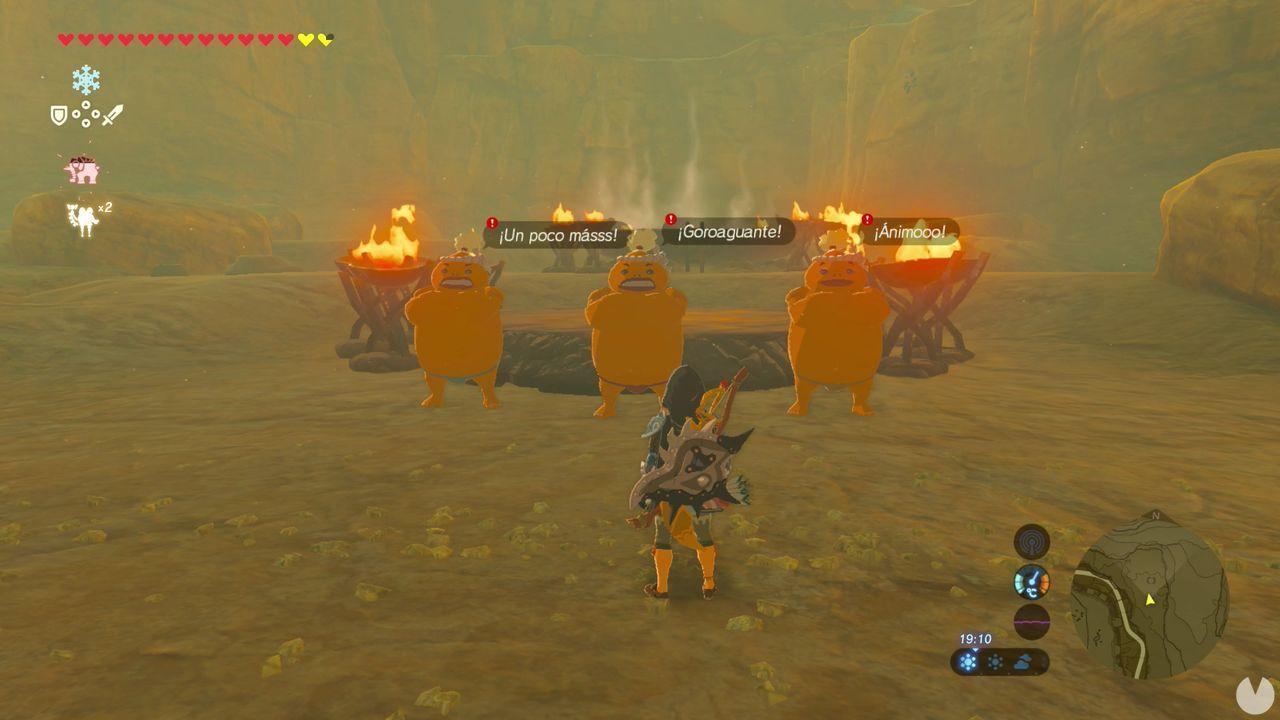Click the D-pad indicator between shield and sword
The height and width of the screenshot is (720, 1280).
point(85,114)
